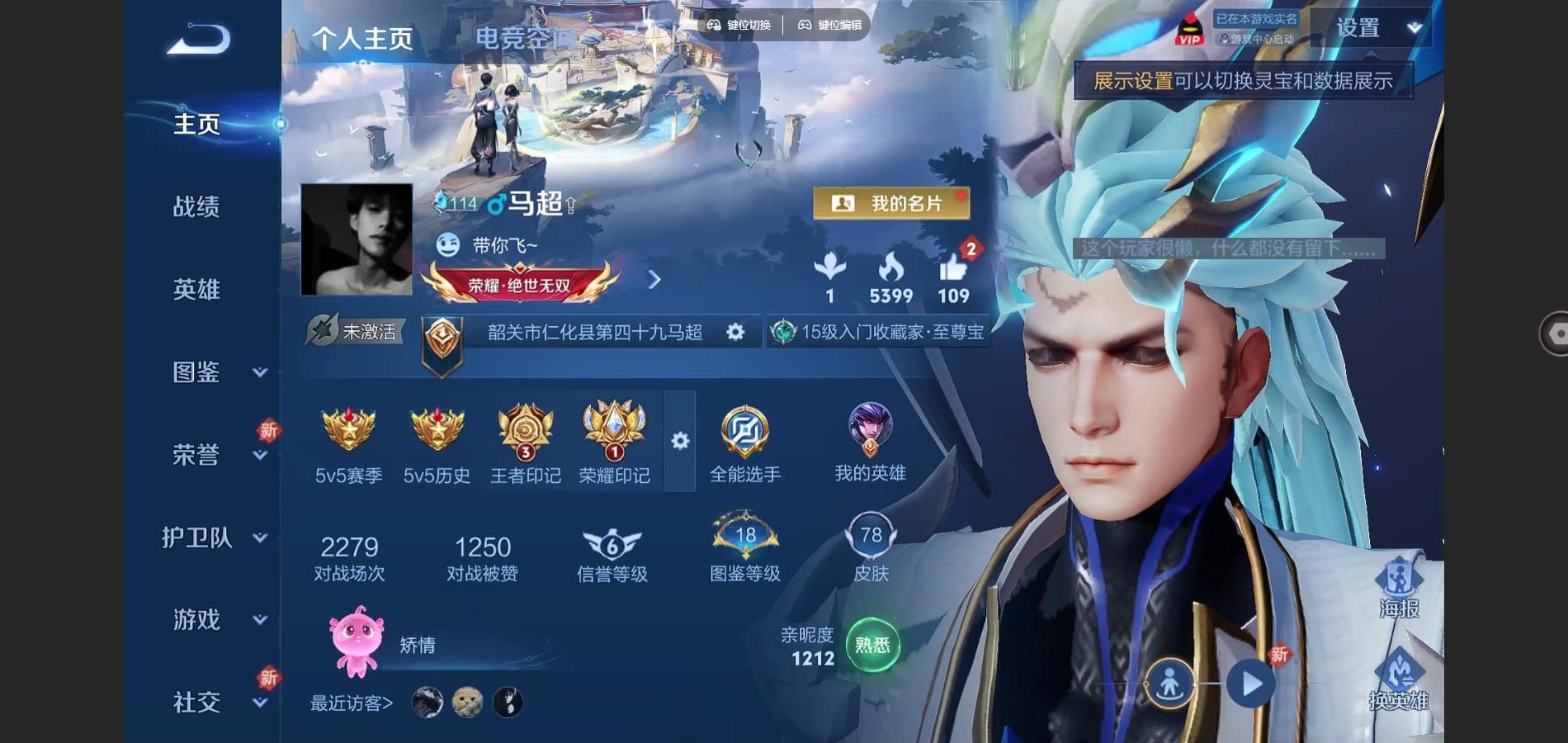1568x743 pixels.
Task: Open the 战绩 sidebar section
Action: [x=196, y=206]
